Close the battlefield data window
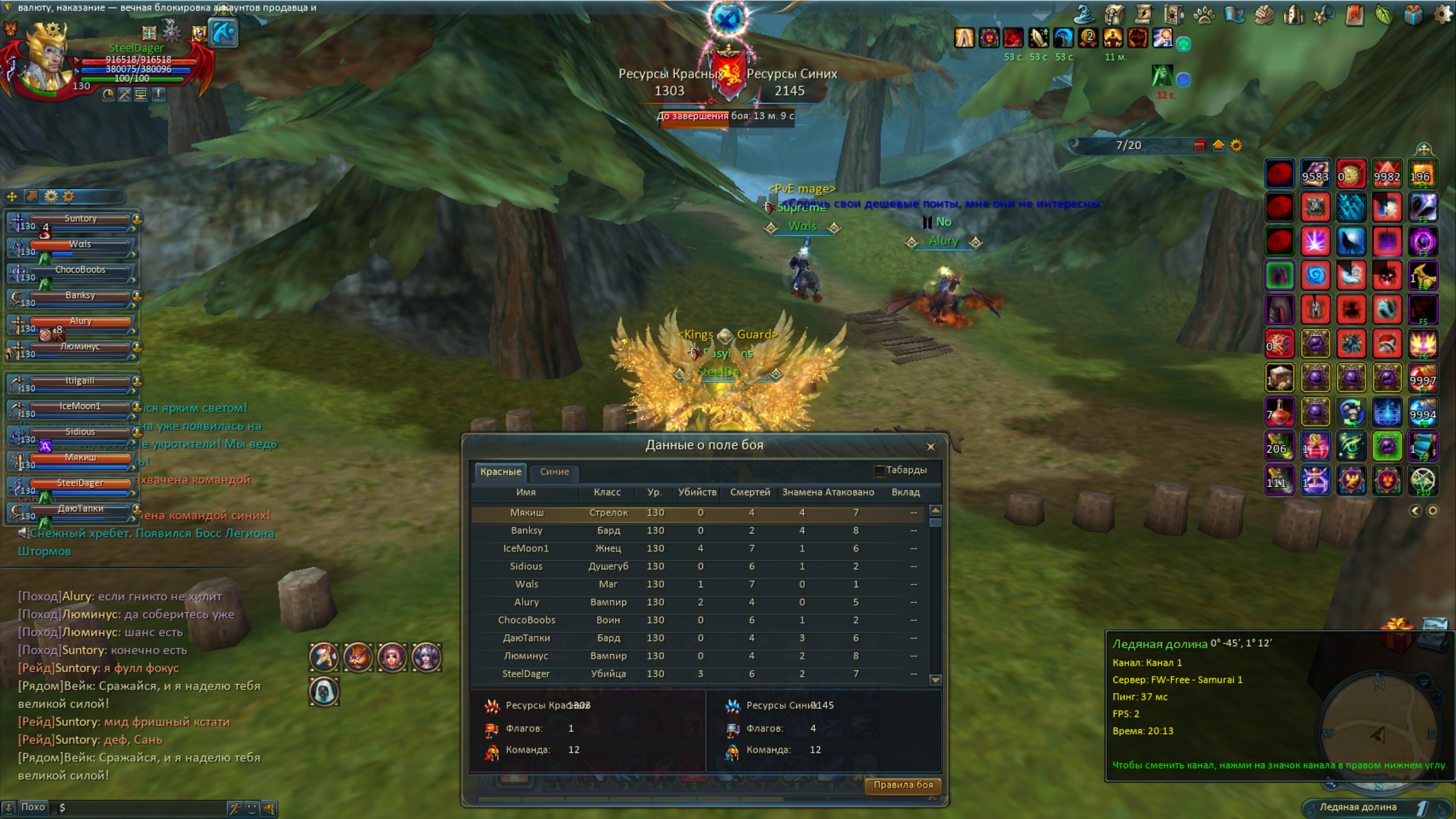 click(x=930, y=447)
